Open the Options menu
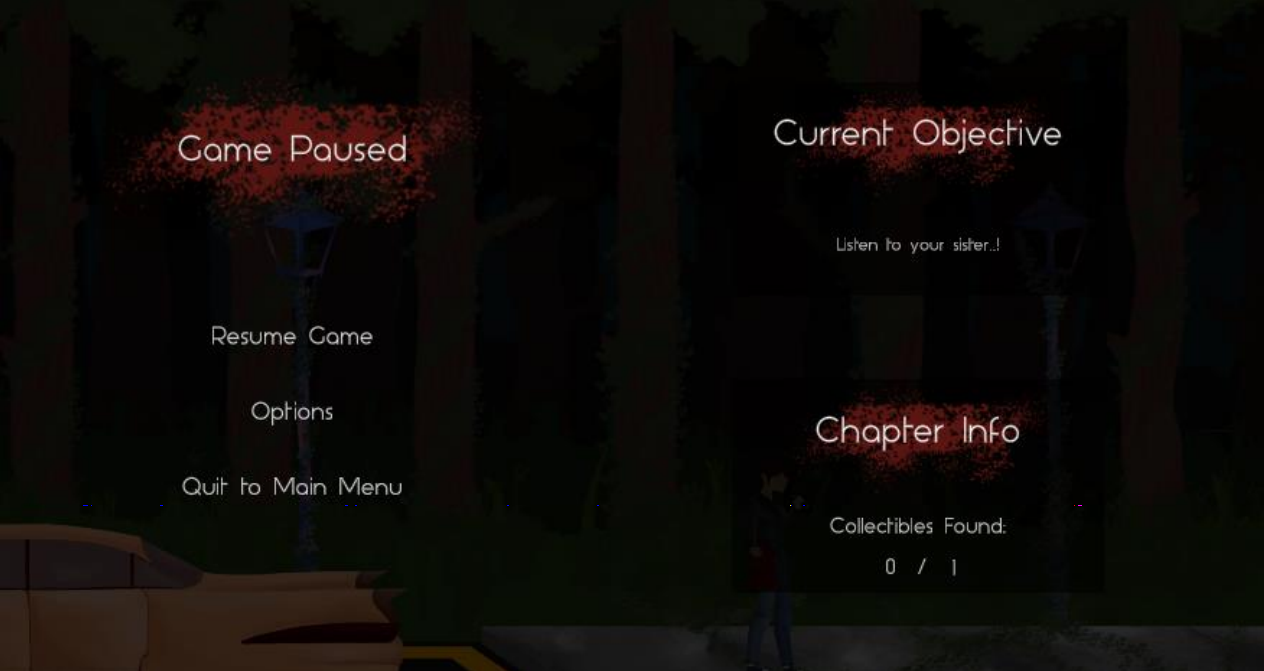Image resolution: width=1264 pixels, height=671 pixels. (x=291, y=412)
